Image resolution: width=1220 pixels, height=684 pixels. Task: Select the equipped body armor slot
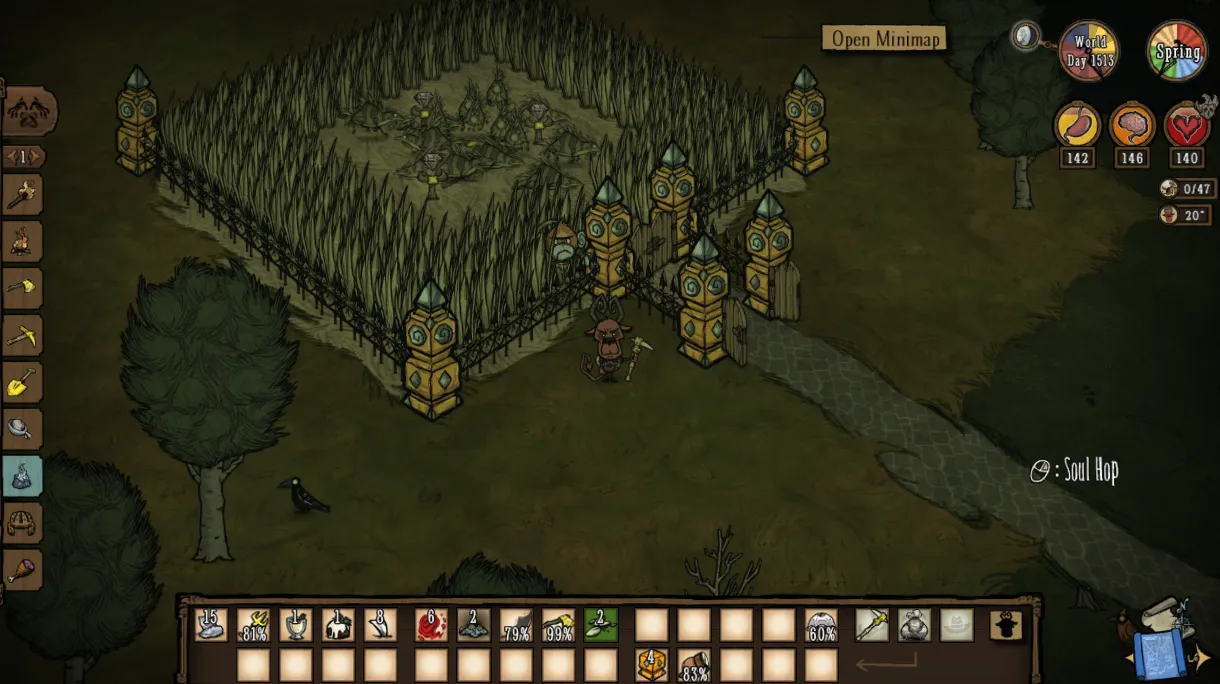click(914, 625)
